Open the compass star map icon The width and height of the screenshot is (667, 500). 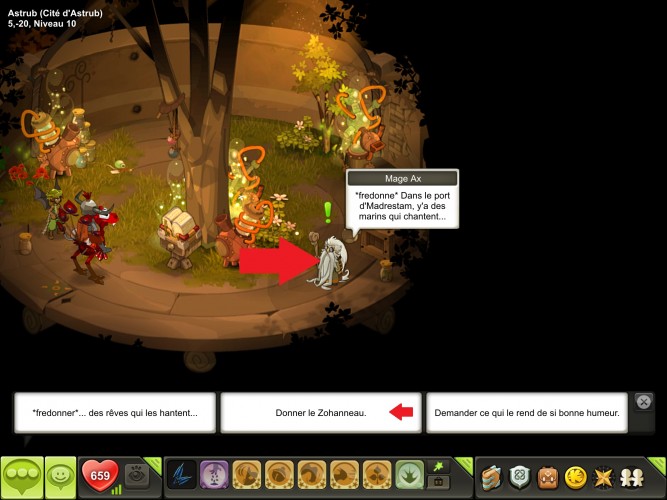[x=604, y=475]
